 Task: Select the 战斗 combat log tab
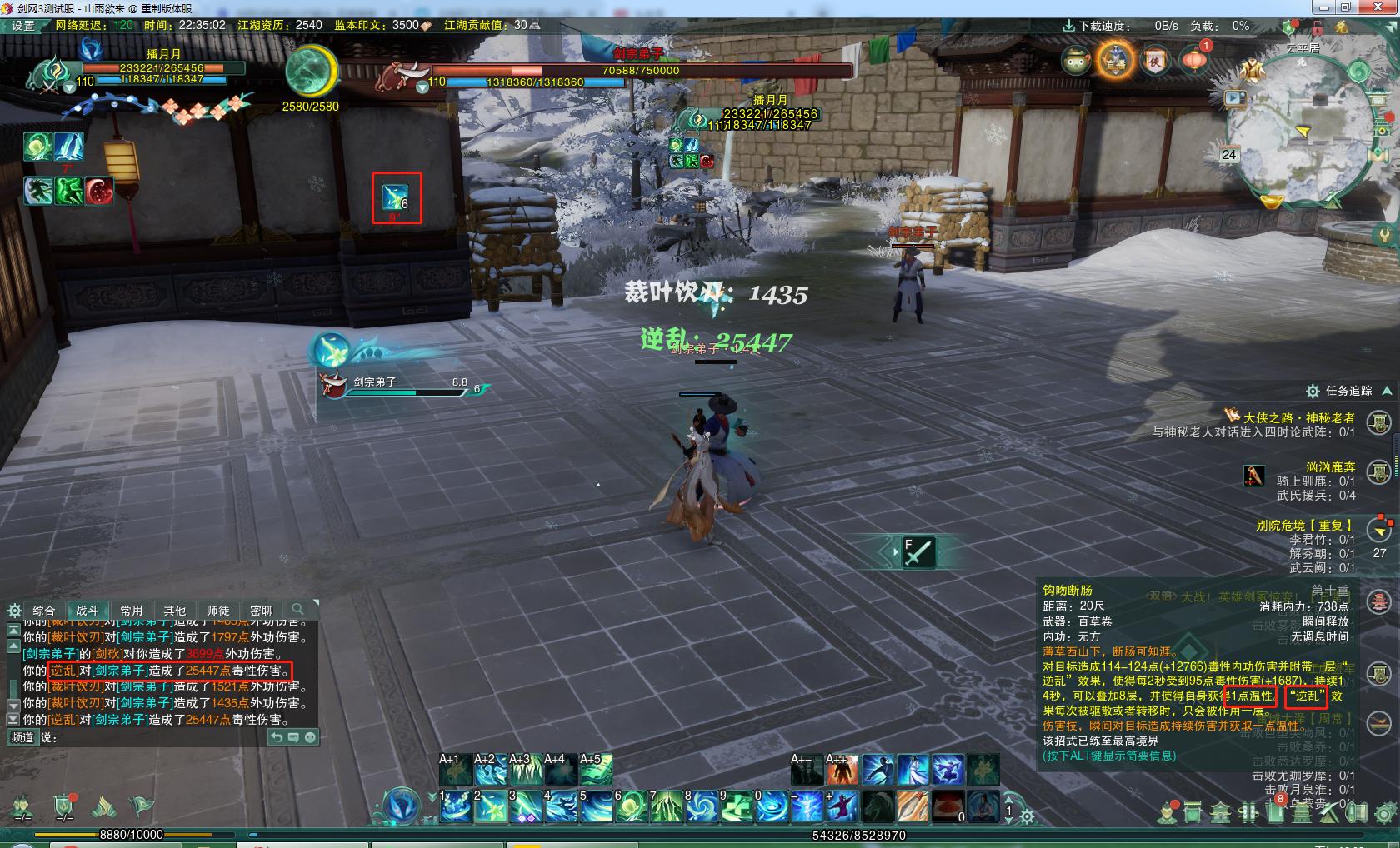[x=87, y=611]
